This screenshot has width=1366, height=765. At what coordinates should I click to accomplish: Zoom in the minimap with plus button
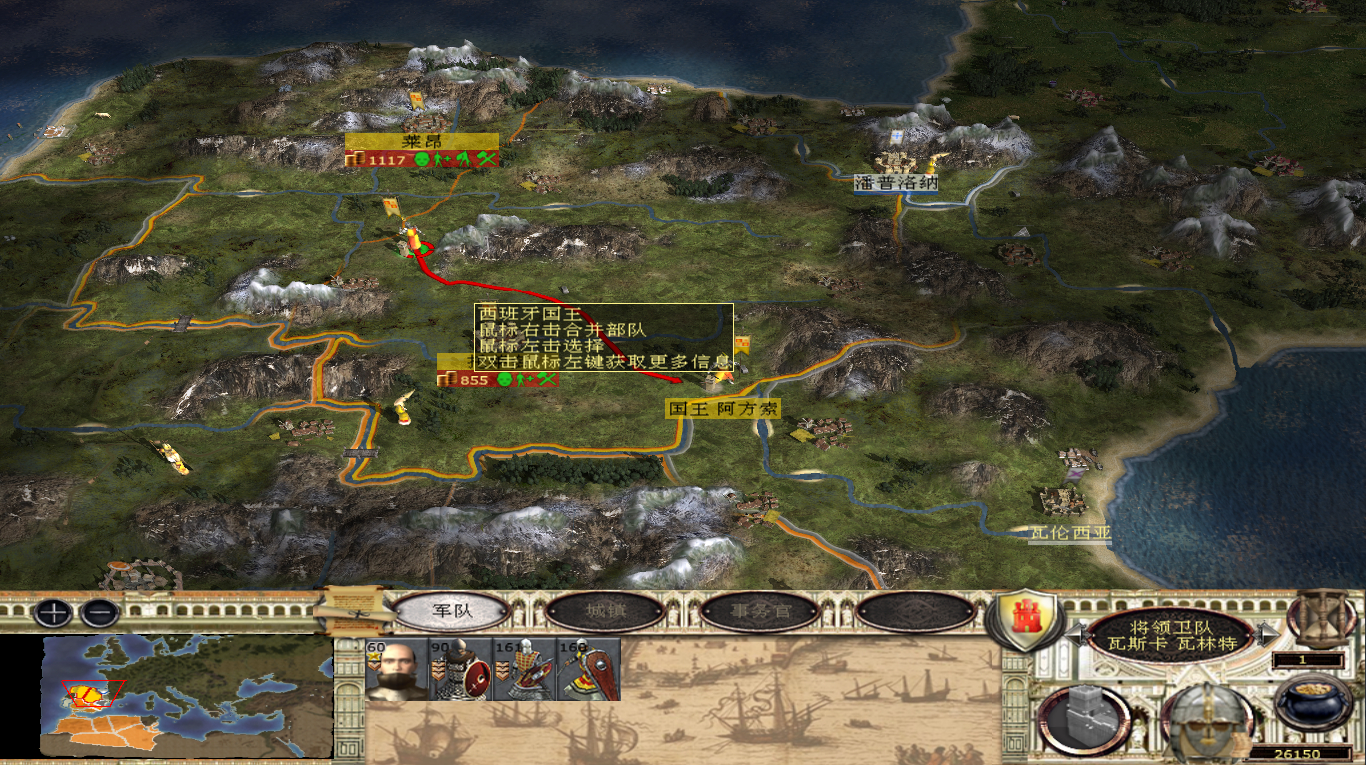[x=53, y=612]
